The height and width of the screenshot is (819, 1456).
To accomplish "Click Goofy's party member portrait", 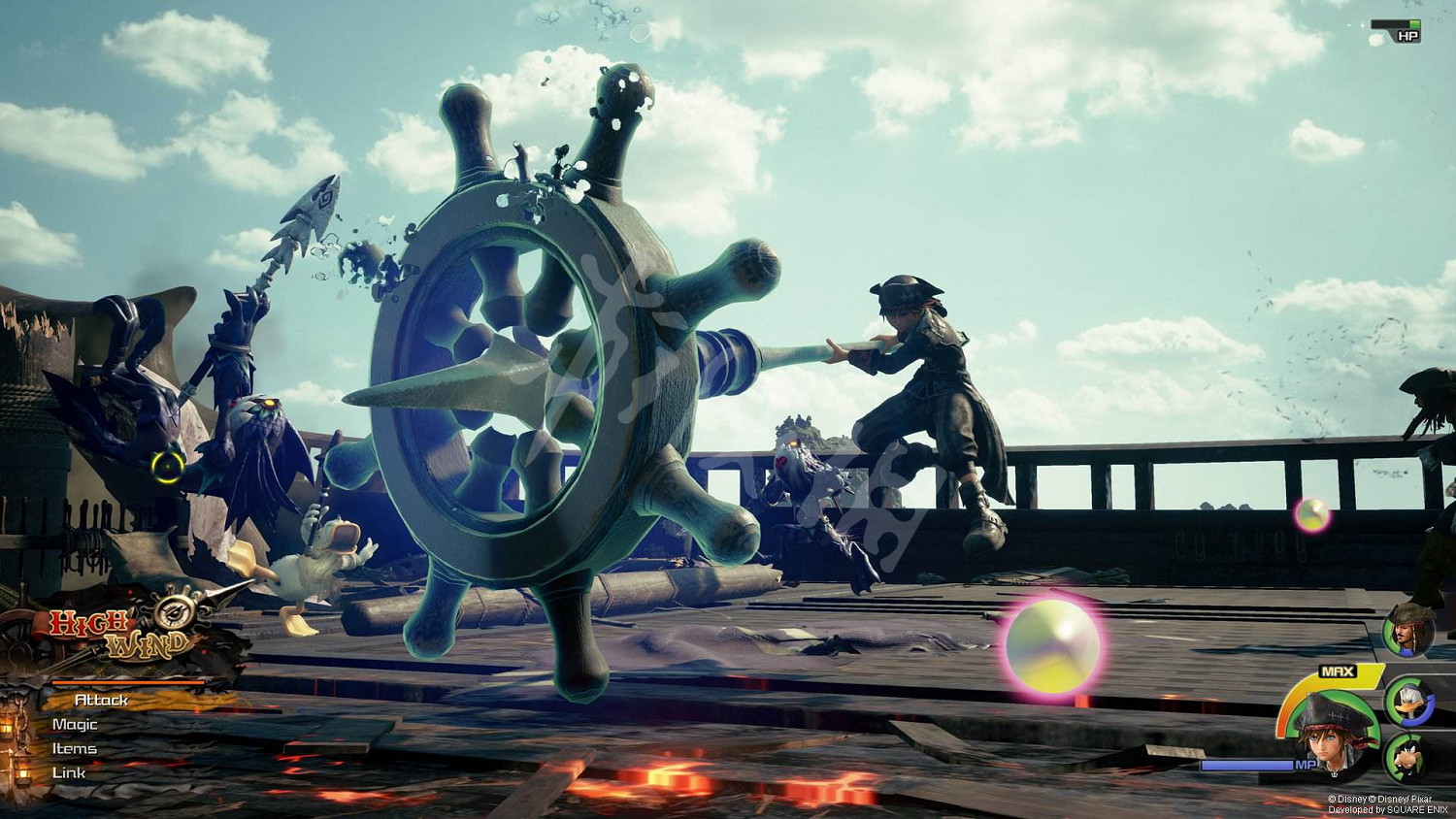I will tap(1407, 758).
